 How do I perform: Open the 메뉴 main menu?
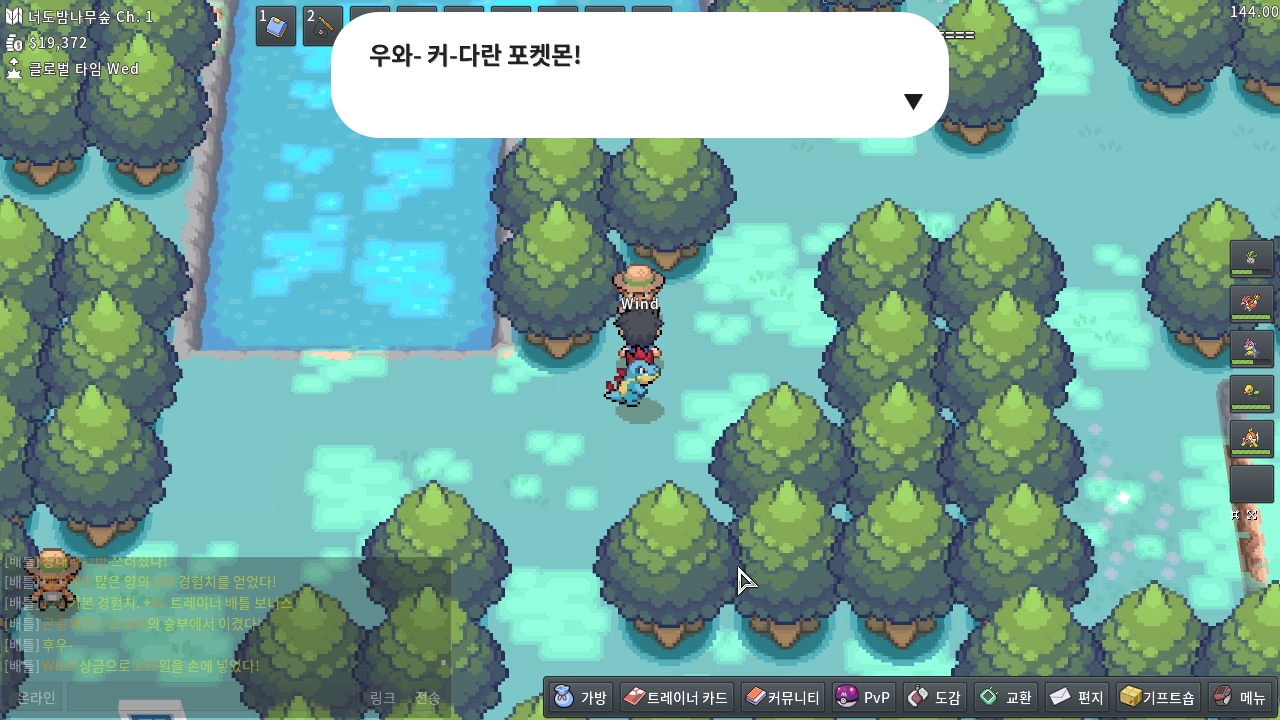1240,697
